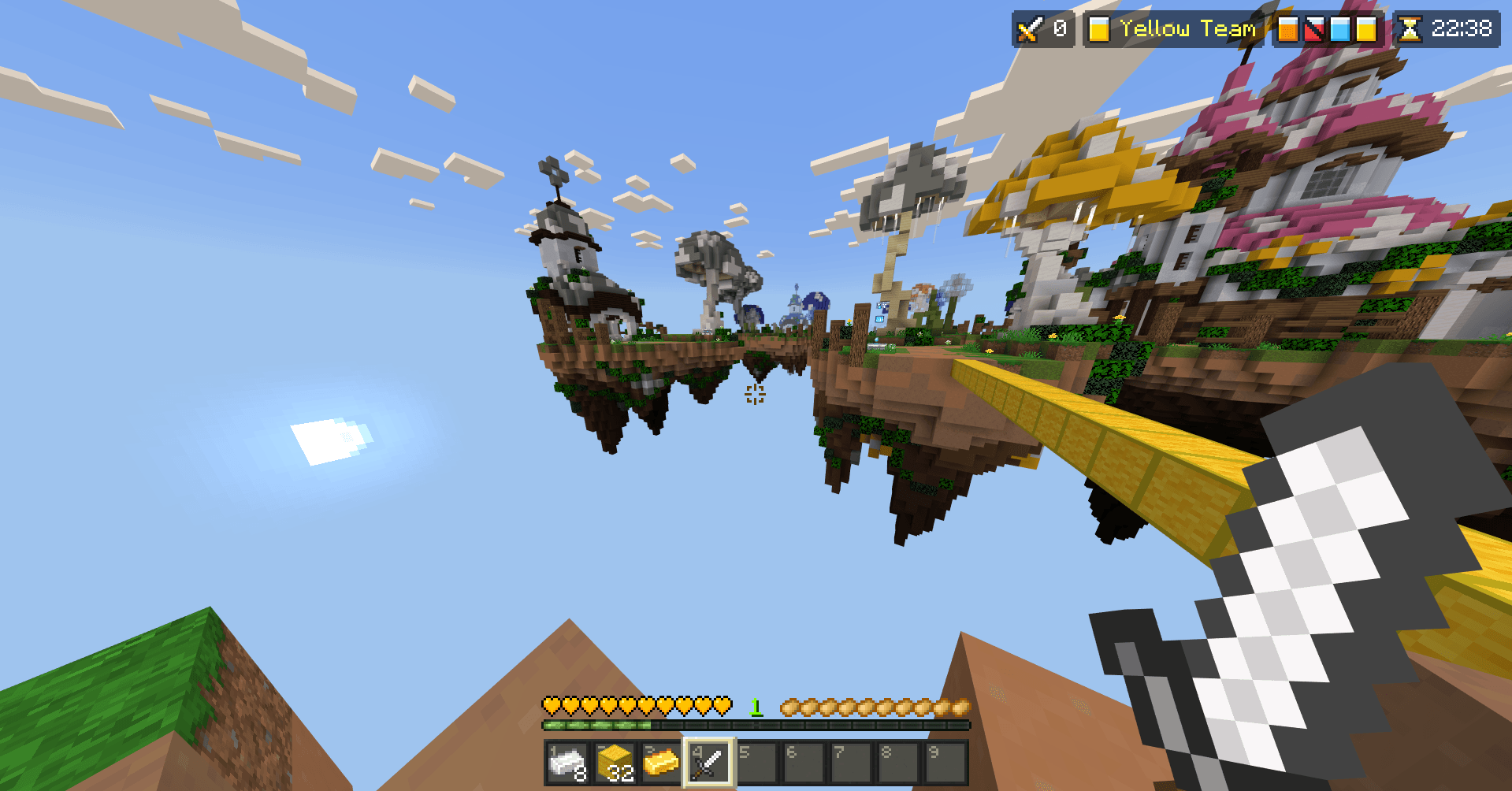Toggle the orange team status square
The image size is (1512, 791).
pos(1288,30)
